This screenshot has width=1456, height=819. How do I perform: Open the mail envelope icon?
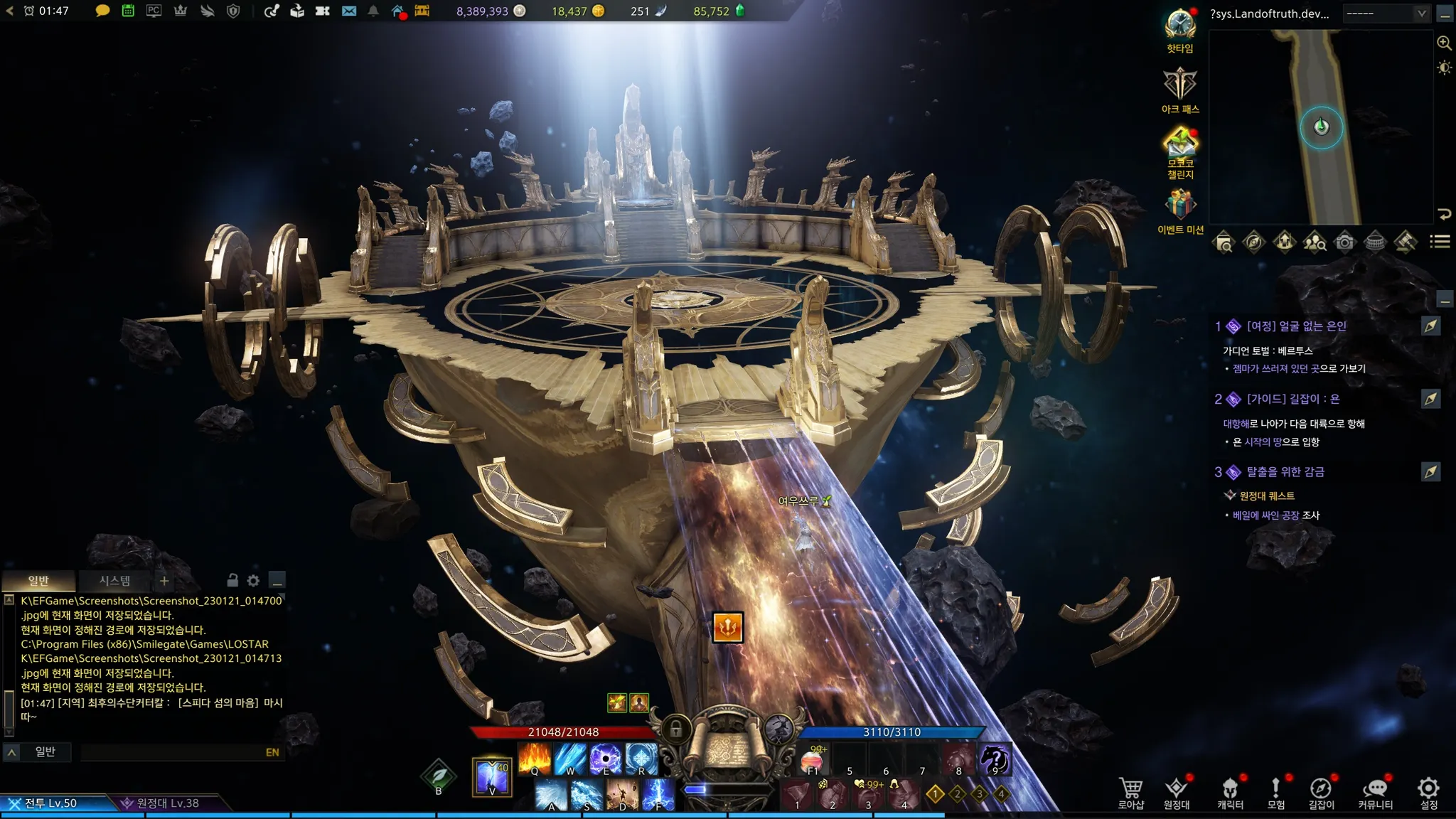coord(348,11)
